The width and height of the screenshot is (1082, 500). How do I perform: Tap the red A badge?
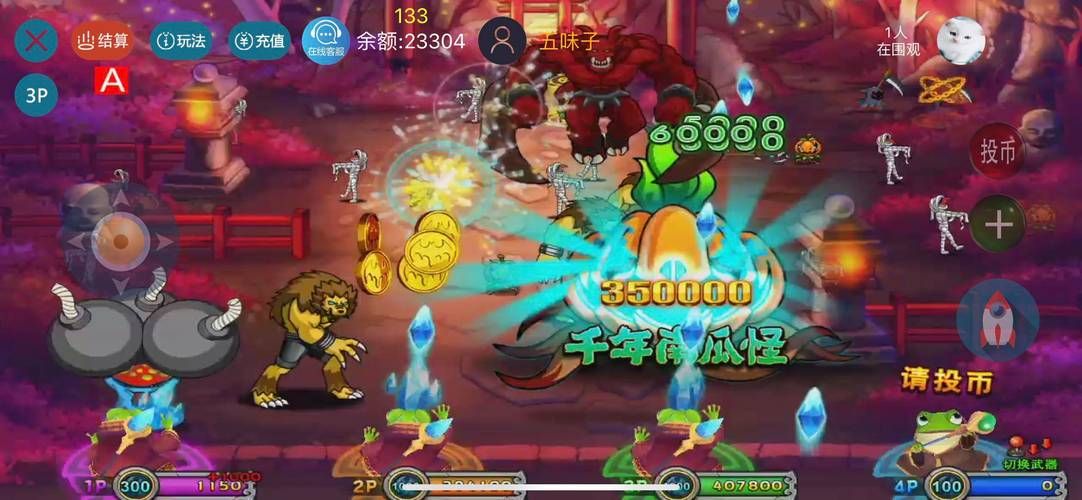(x=111, y=81)
